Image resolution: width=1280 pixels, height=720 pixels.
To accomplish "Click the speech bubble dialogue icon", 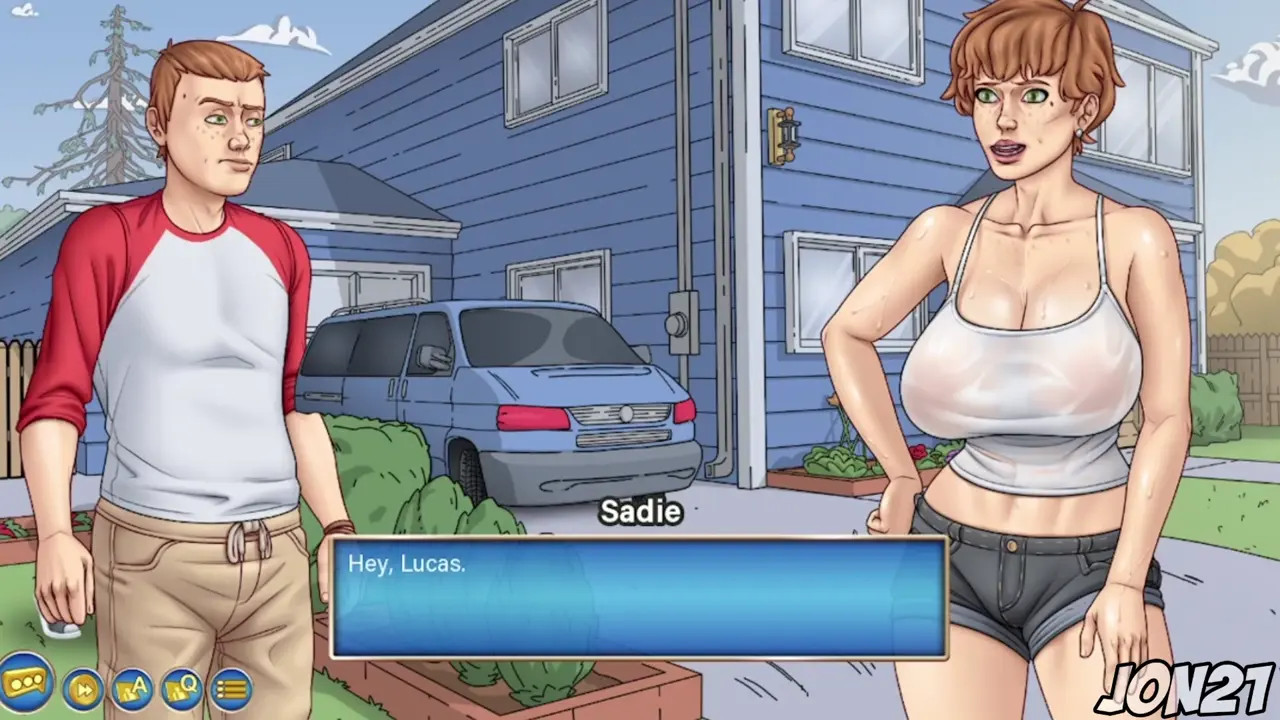I will click(x=25, y=684).
